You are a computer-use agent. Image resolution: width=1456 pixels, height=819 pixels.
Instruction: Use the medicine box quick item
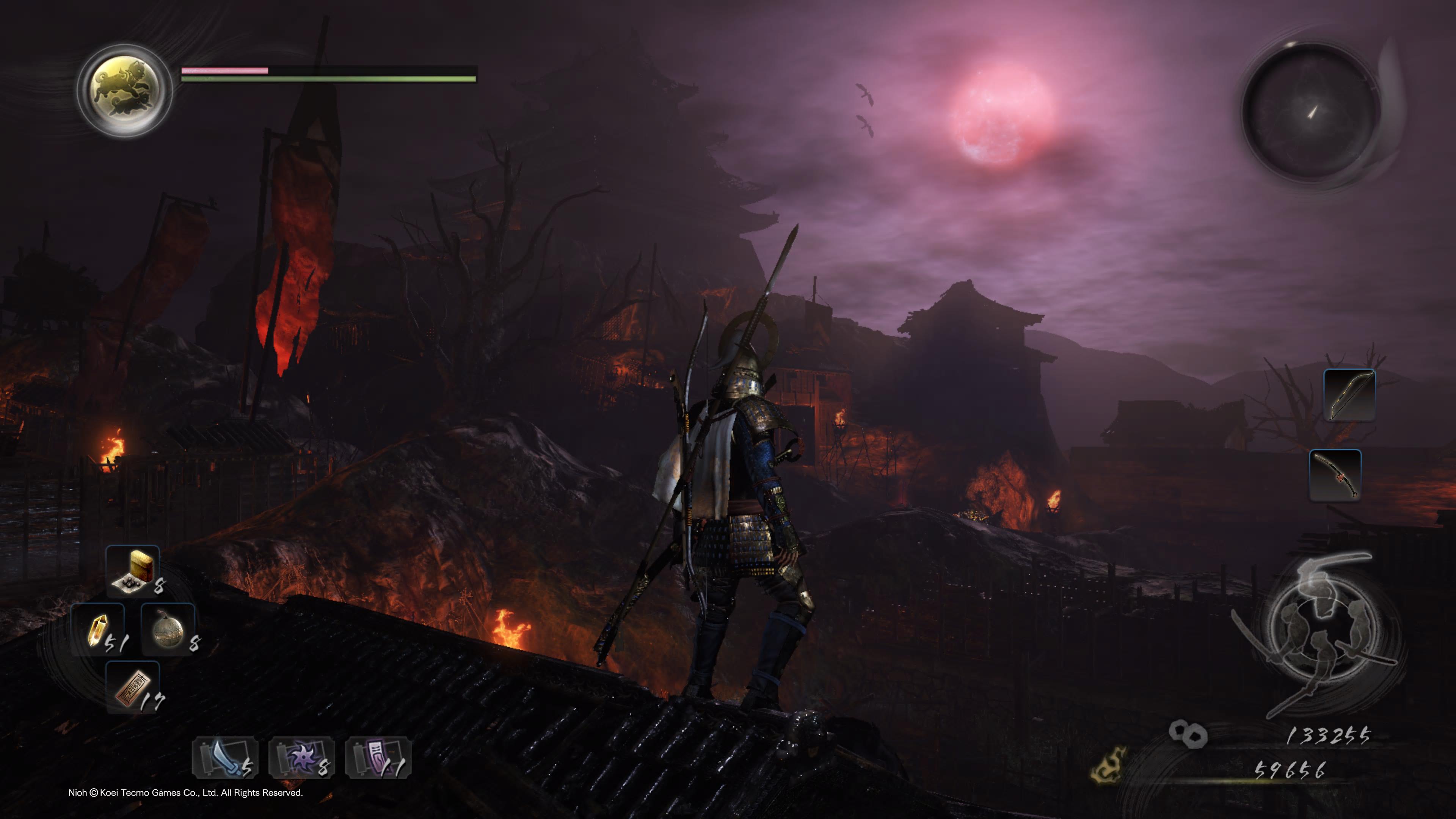(133, 571)
